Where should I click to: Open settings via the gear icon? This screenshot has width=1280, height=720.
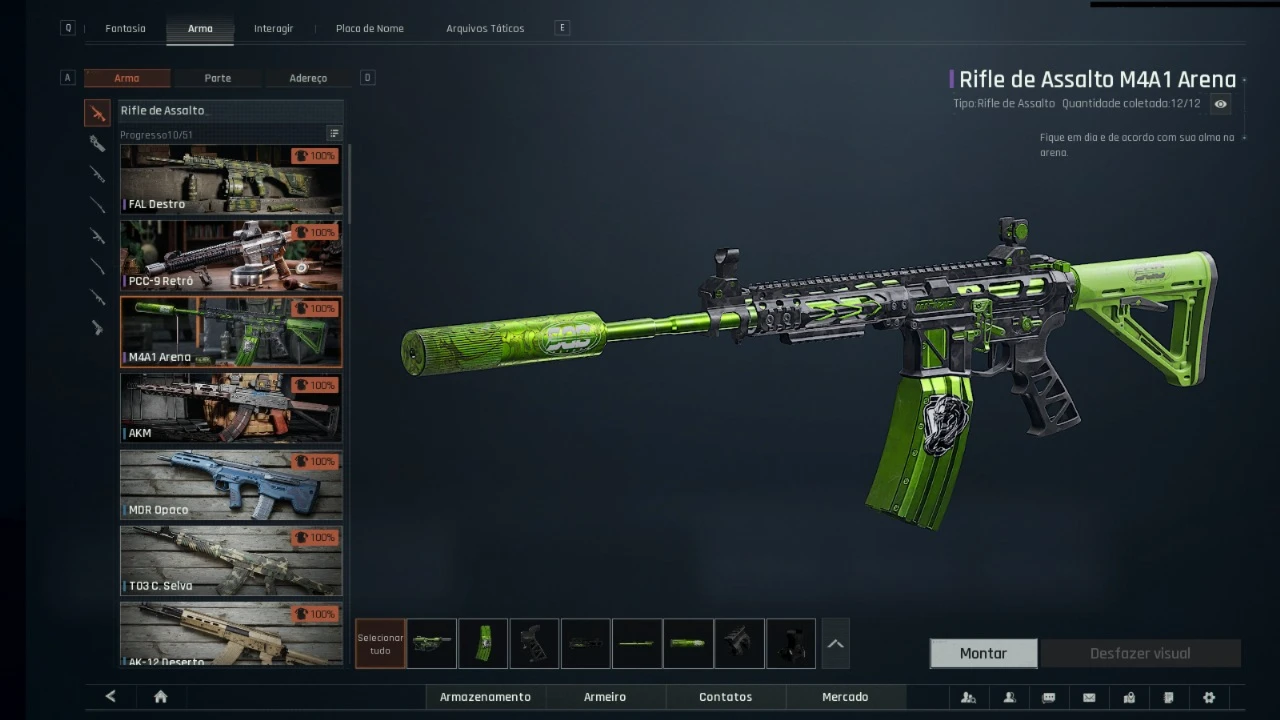(x=1209, y=697)
